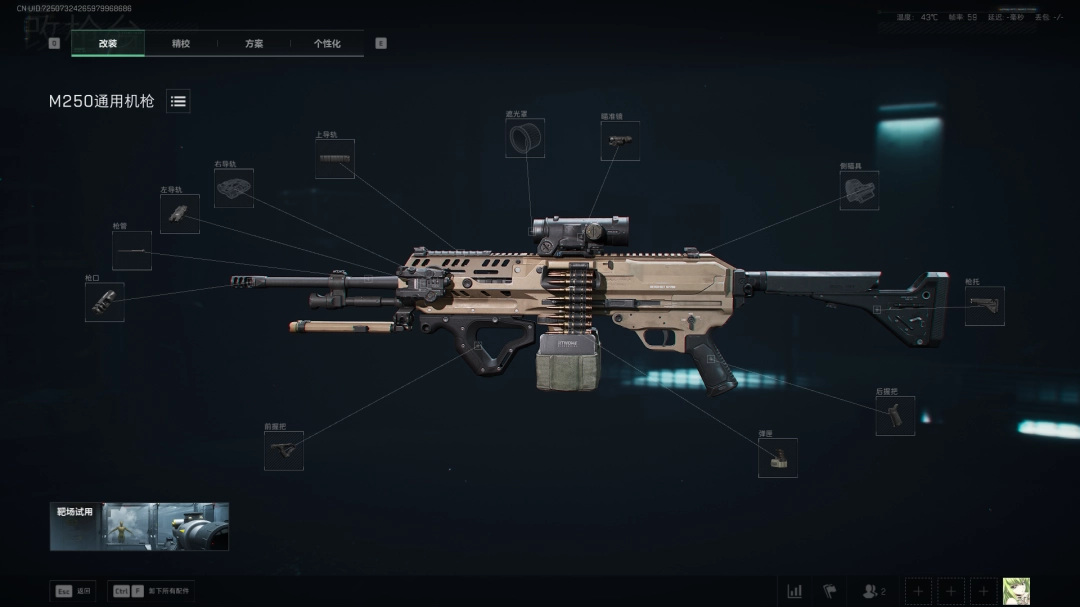The image size is (1080, 607).
Task: Select the 侧瞄具 canted sight slot
Action: (859, 190)
